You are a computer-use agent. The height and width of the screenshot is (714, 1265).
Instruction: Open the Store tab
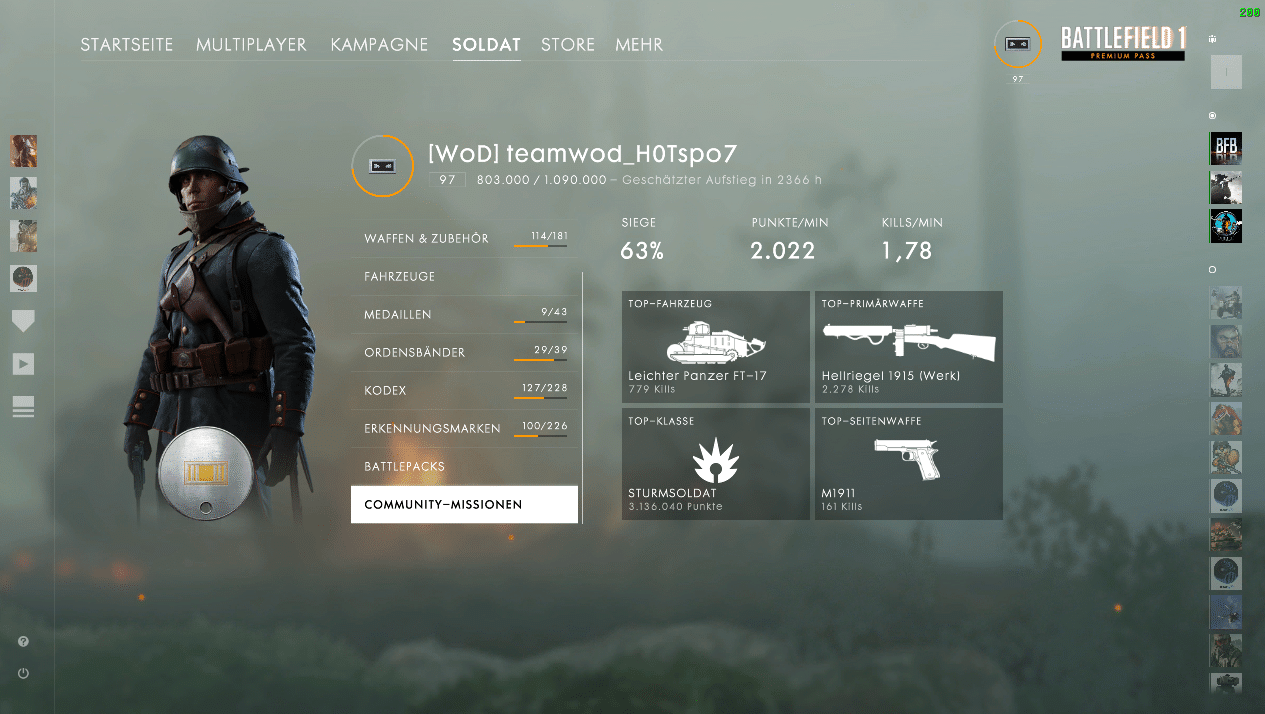pos(568,45)
